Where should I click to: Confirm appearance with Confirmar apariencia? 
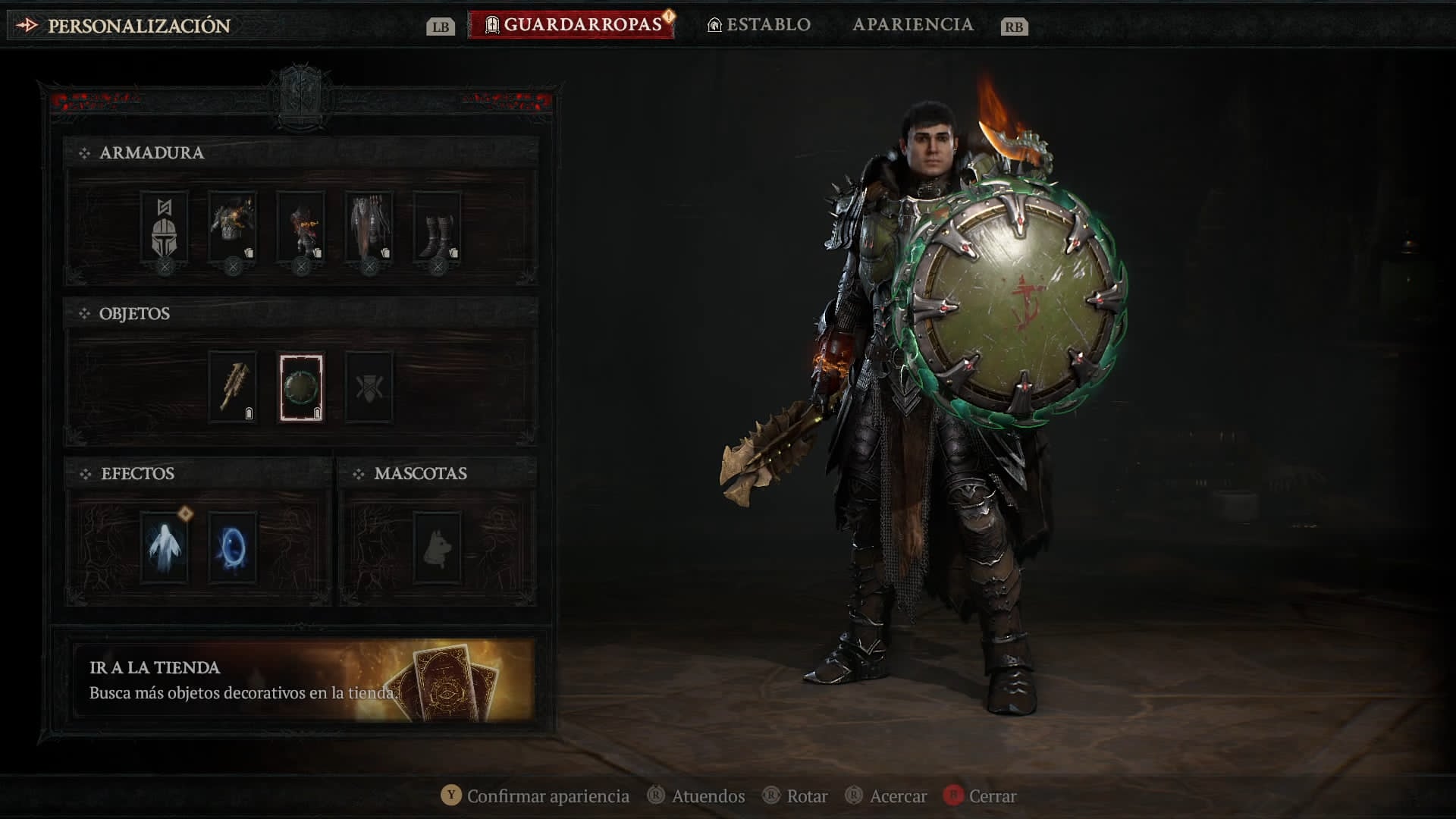point(535,796)
